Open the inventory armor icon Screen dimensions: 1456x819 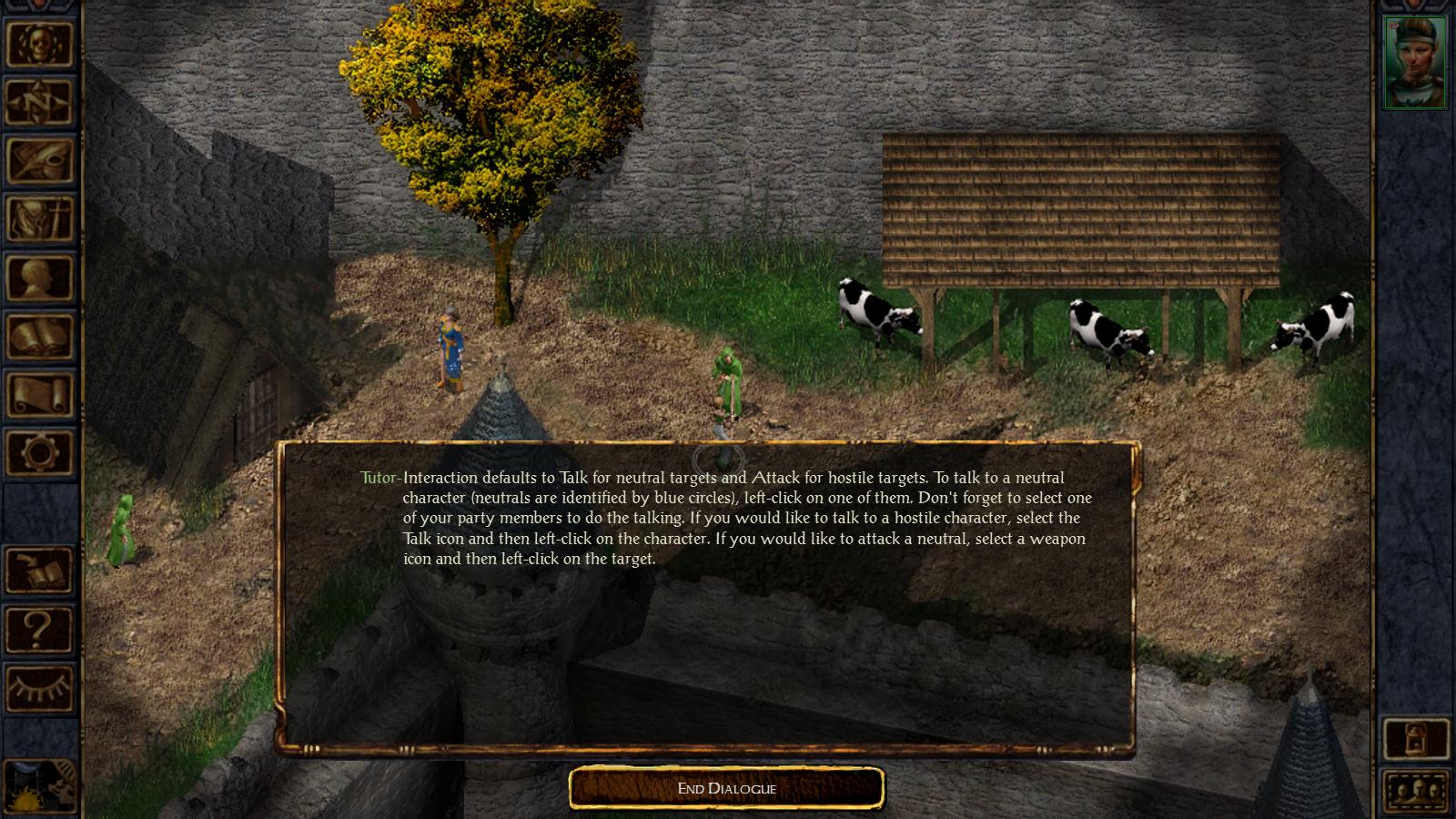pyautogui.click(x=39, y=219)
